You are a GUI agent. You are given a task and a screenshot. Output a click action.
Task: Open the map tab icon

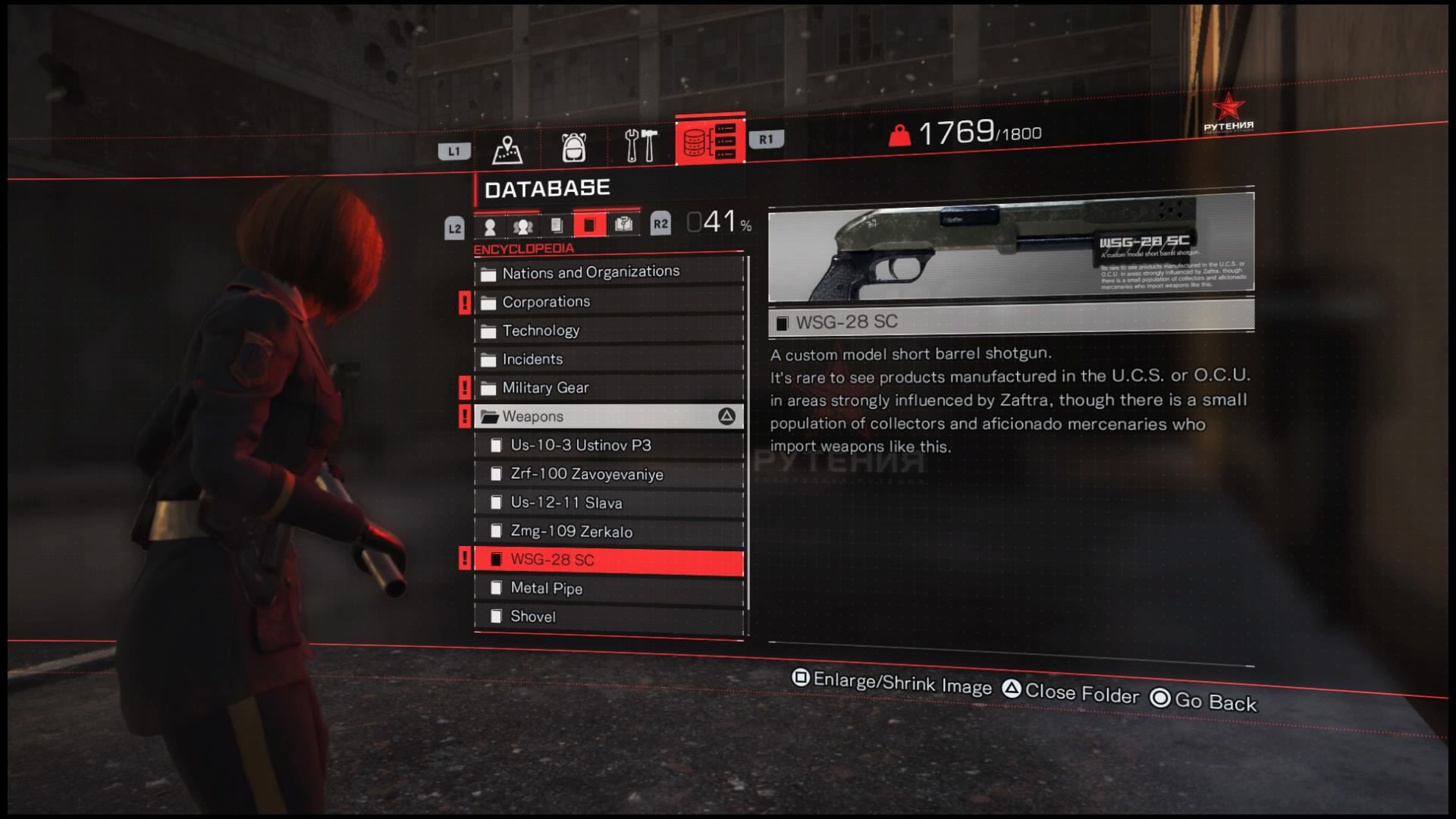(x=507, y=147)
